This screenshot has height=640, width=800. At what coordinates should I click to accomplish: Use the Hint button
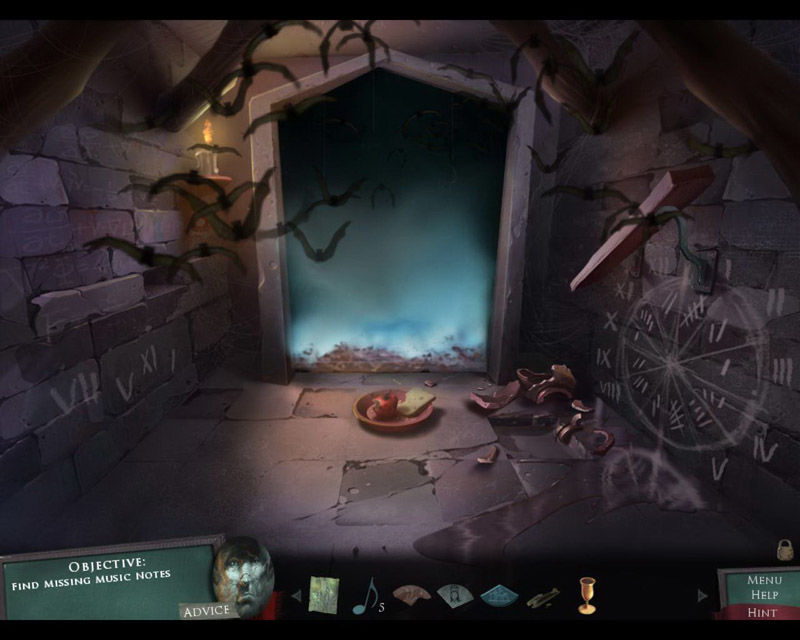(763, 612)
